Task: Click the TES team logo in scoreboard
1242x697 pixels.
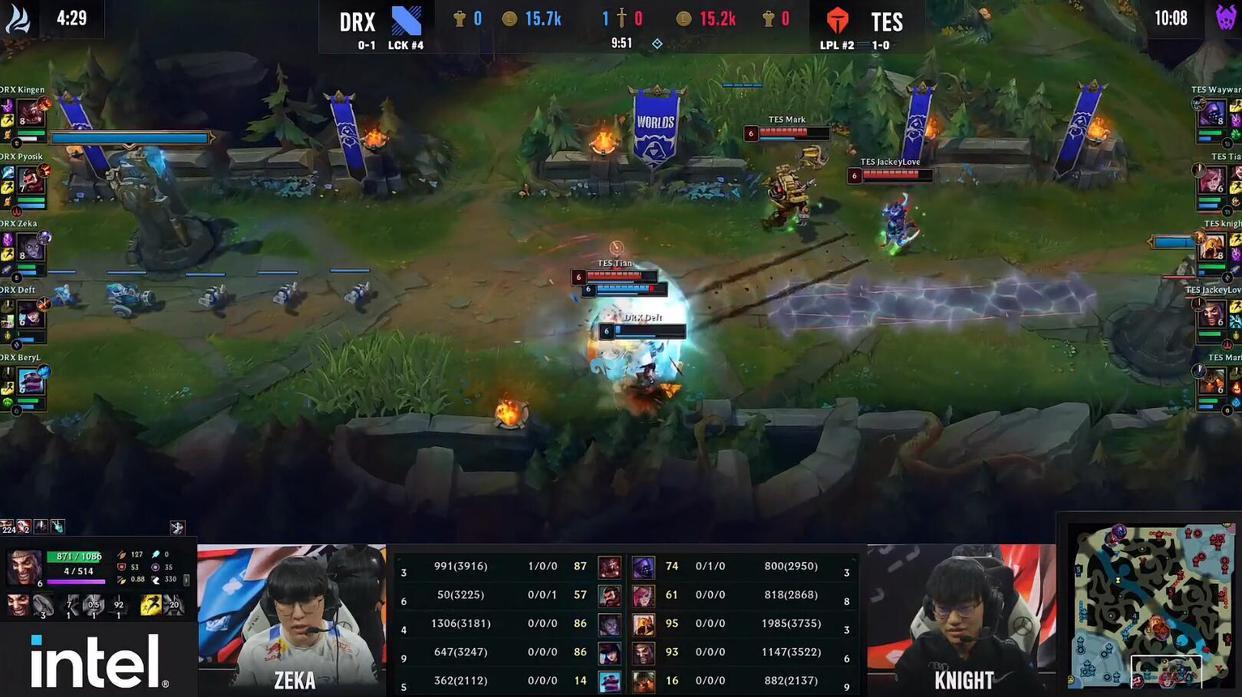Action: [x=837, y=21]
